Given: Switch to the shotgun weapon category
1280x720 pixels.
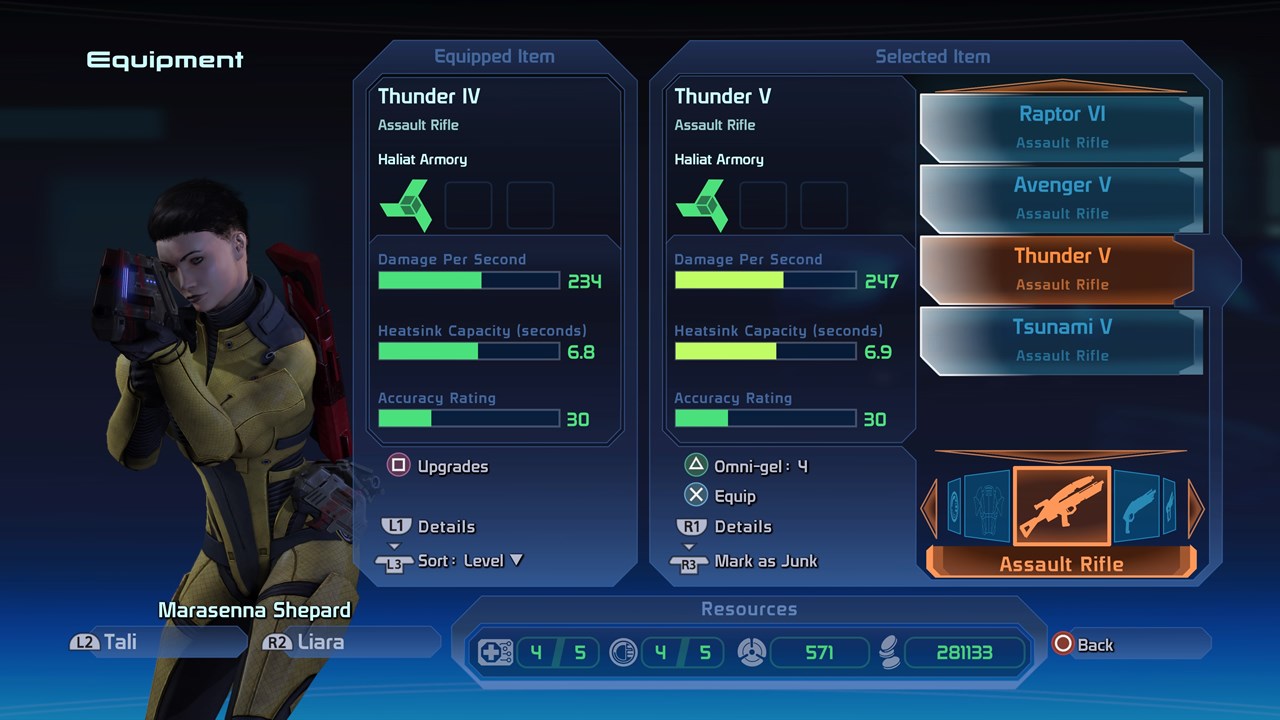Looking at the screenshot, I should point(1136,507).
